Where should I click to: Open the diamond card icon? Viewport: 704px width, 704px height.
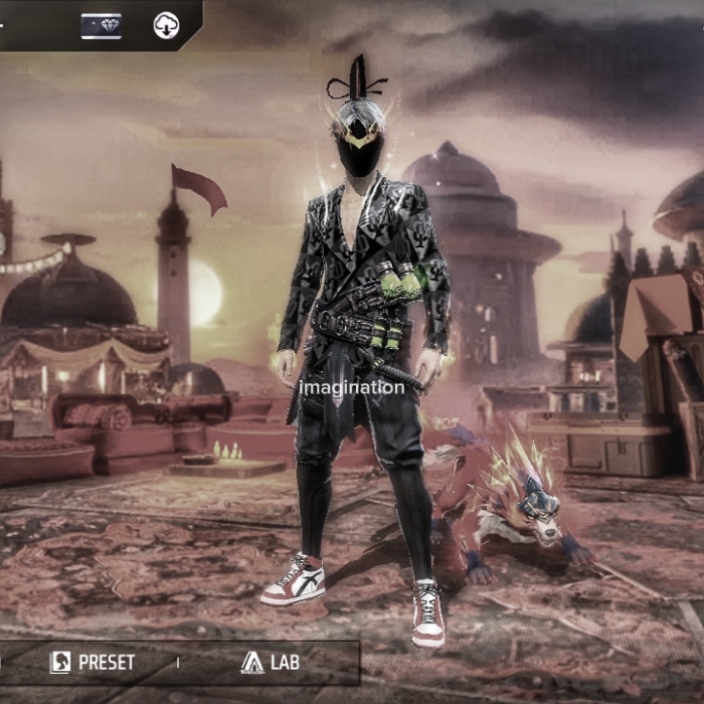click(x=101, y=26)
